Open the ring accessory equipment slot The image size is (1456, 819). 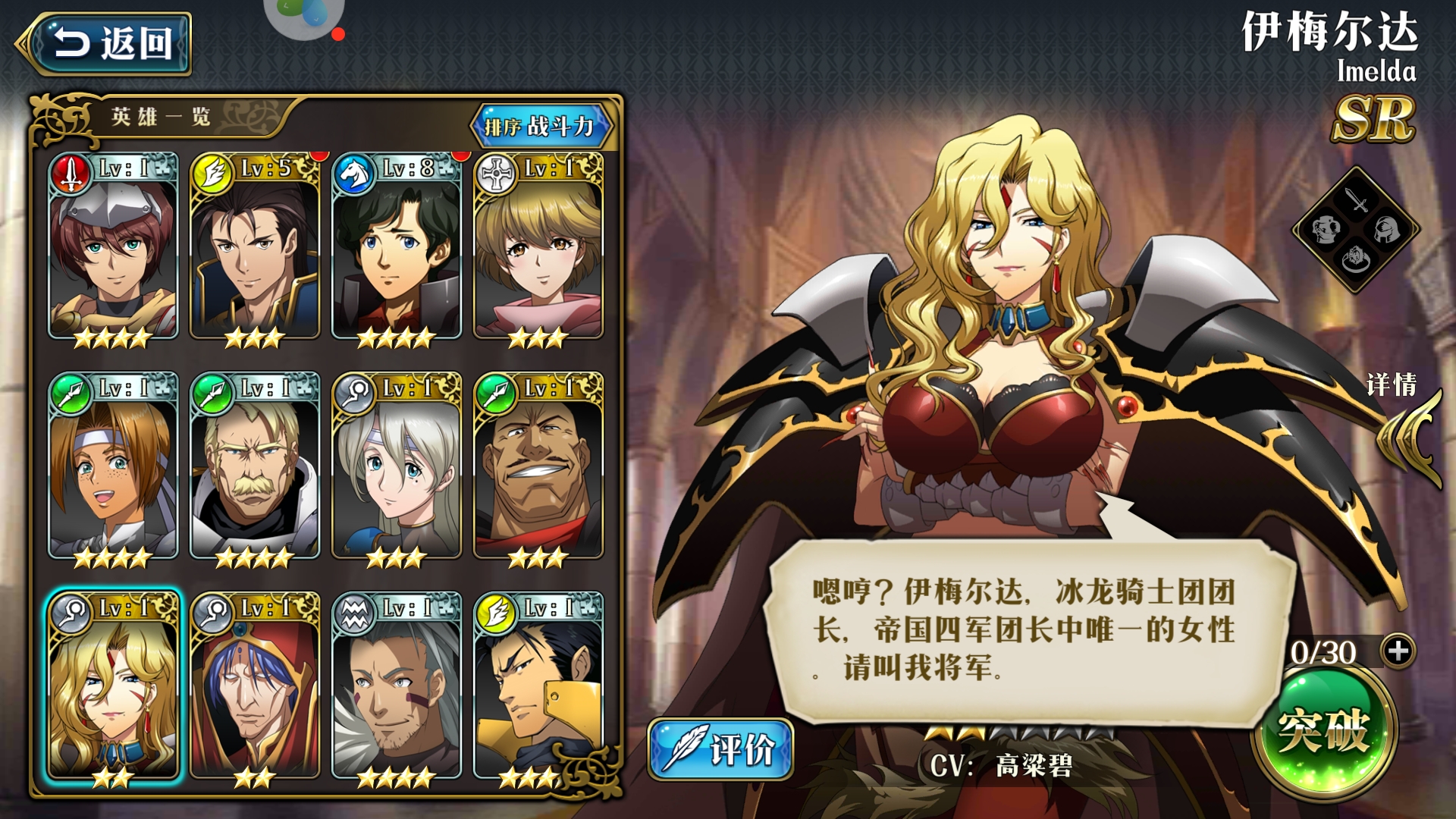(1356, 260)
